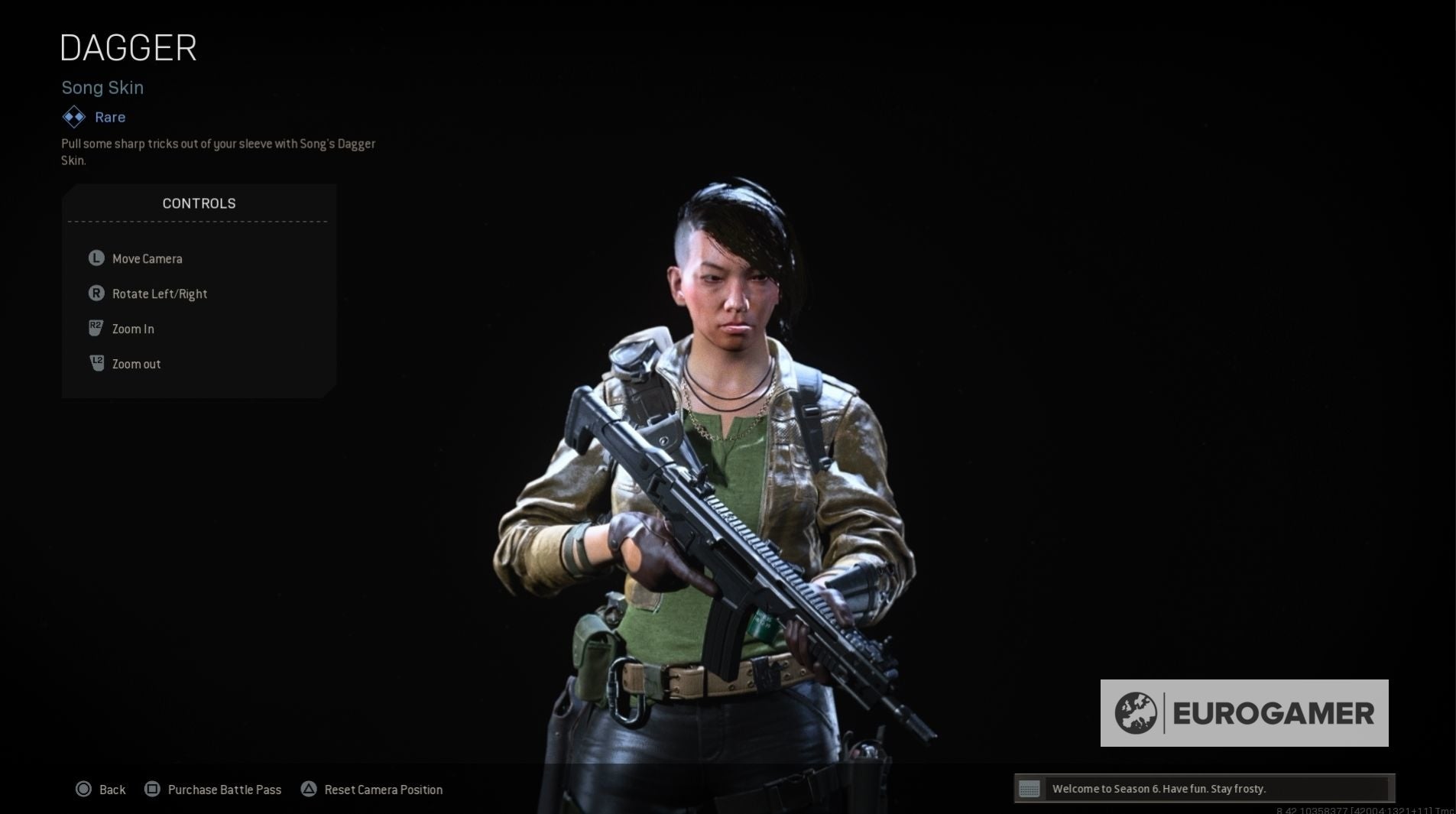The width and height of the screenshot is (1456, 814).
Task: Go Back from the Dagger skin view
Action: [112, 789]
